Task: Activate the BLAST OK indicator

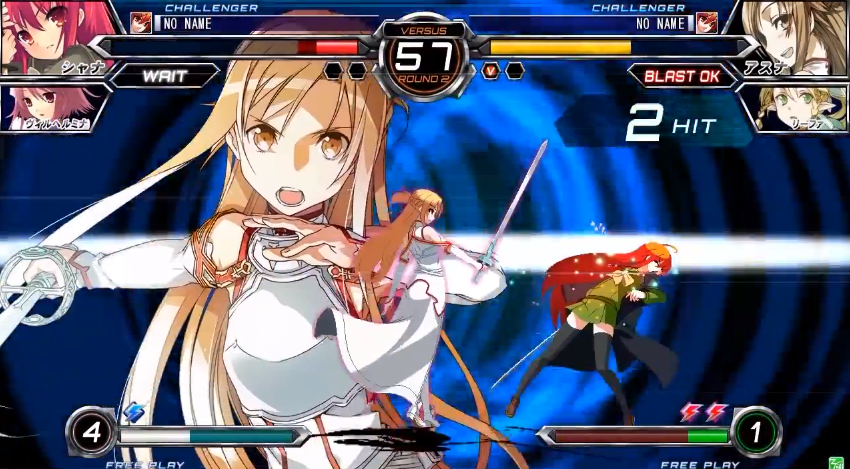Action: coord(681,76)
